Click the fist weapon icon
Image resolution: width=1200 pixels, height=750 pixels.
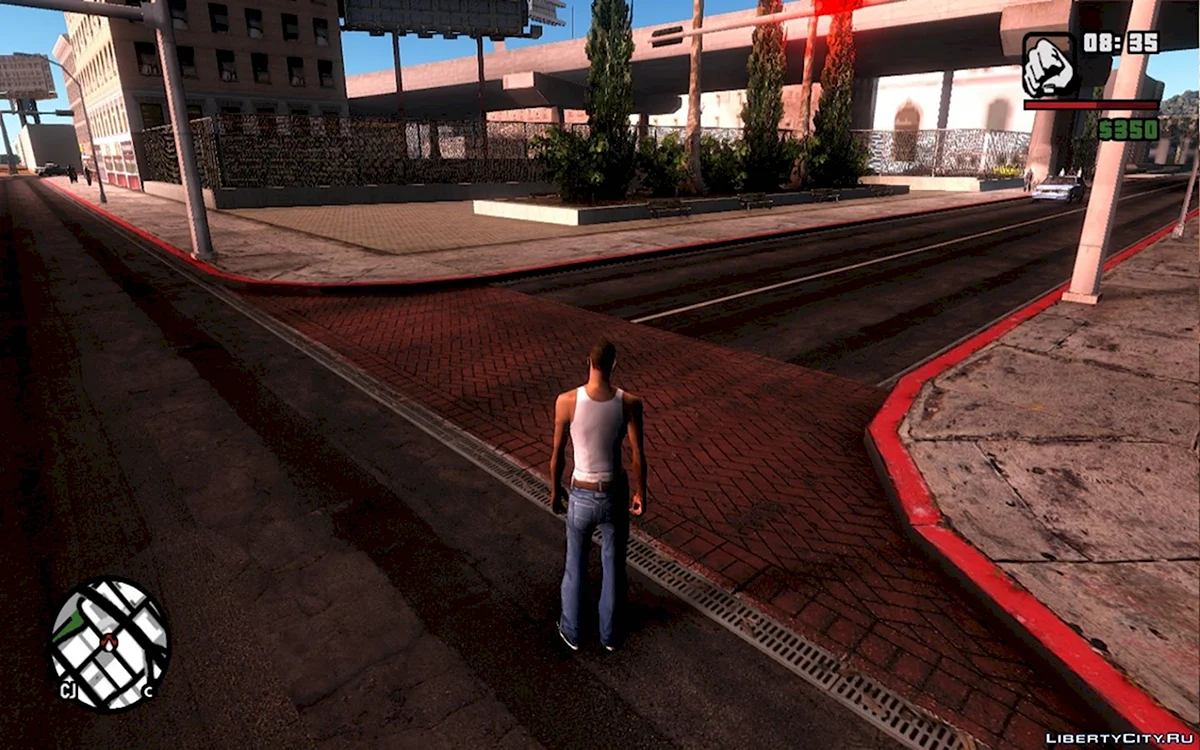pos(1047,65)
